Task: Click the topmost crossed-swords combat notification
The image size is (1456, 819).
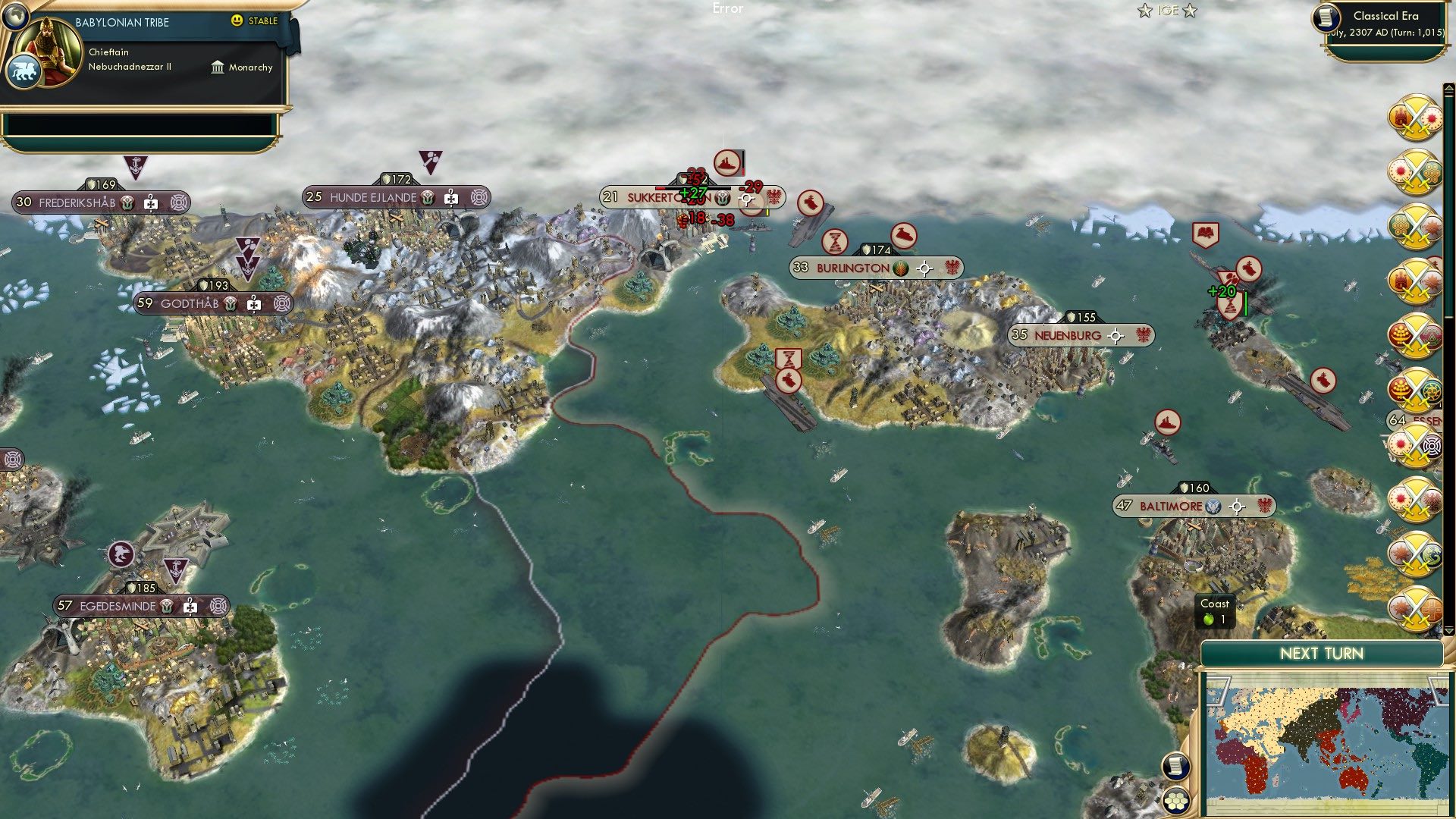Action: pyautogui.click(x=1418, y=120)
